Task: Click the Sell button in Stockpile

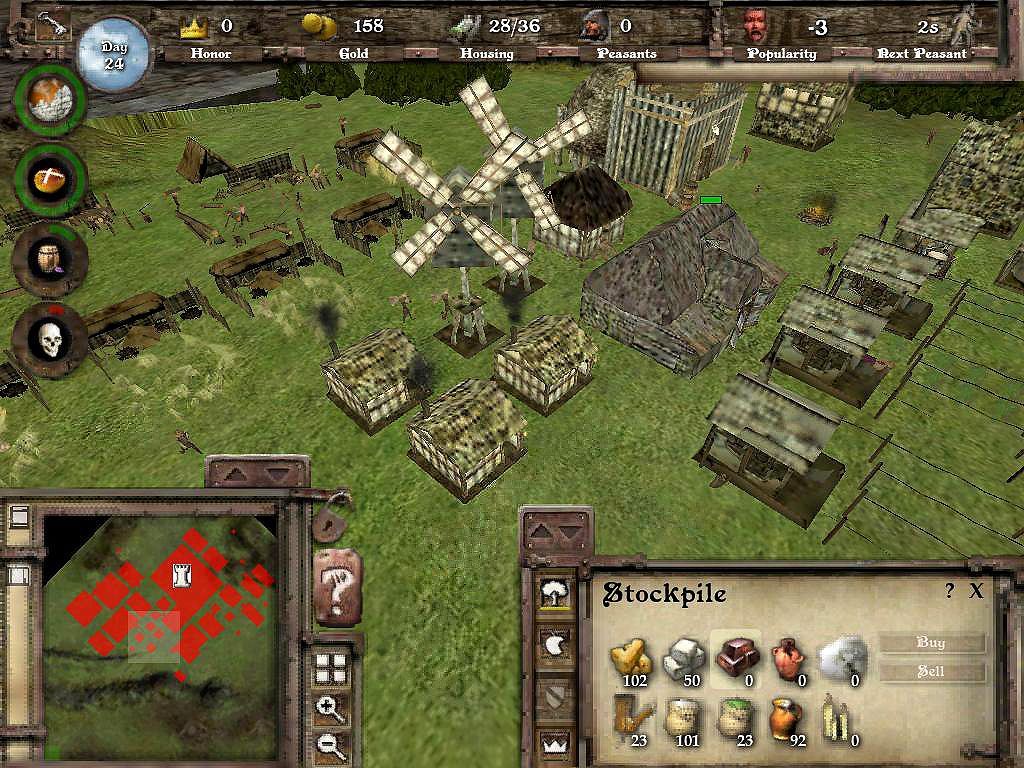Action: [x=931, y=672]
